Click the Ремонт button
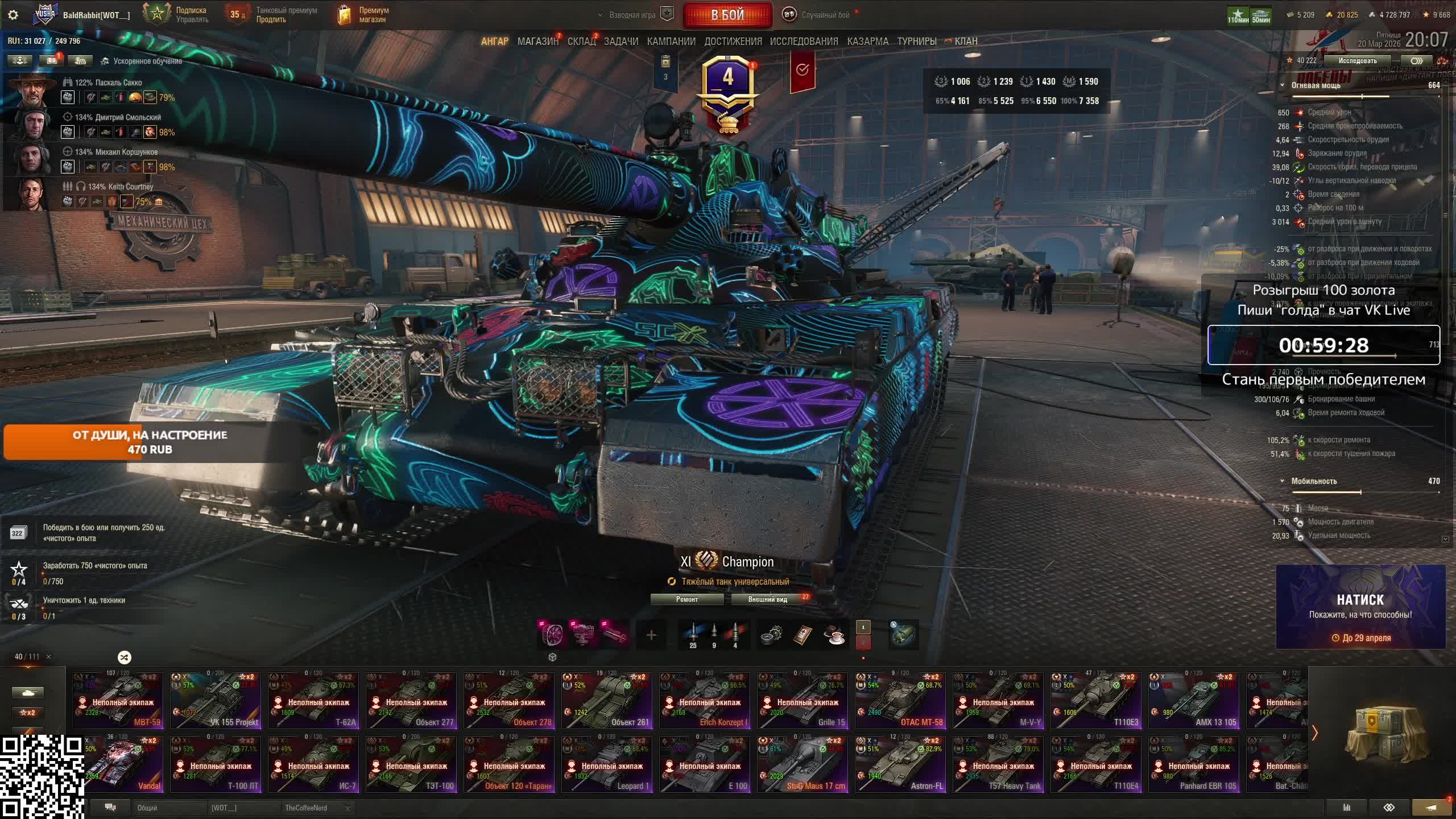Screen dimensions: 1456x819 click(686, 599)
